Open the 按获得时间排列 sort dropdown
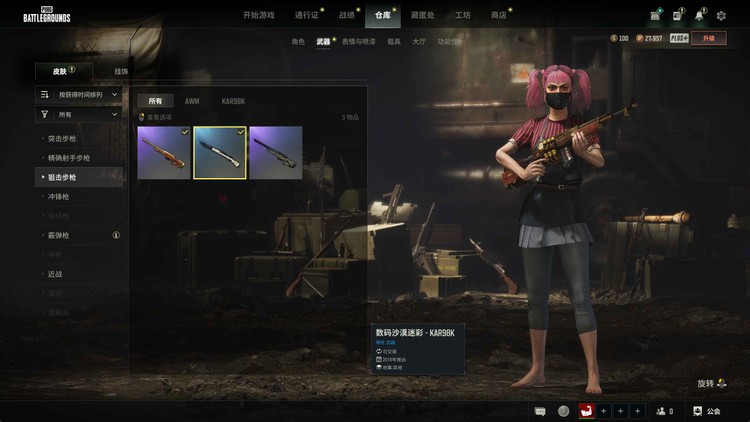This screenshot has width=750, height=422. click(x=79, y=94)
